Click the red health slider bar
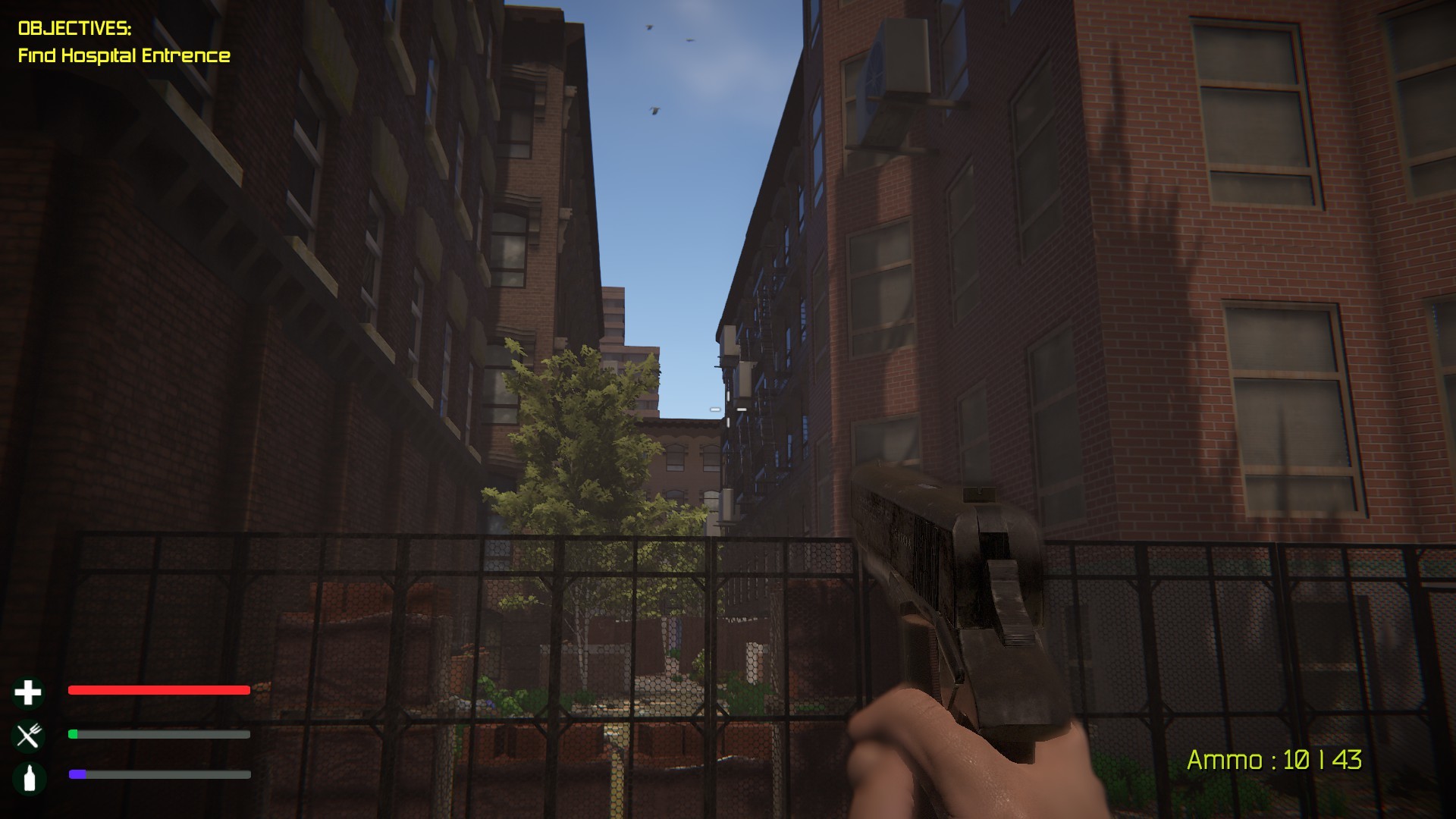The height and width of the screenshot is (819, 1456). coord(158,690)
